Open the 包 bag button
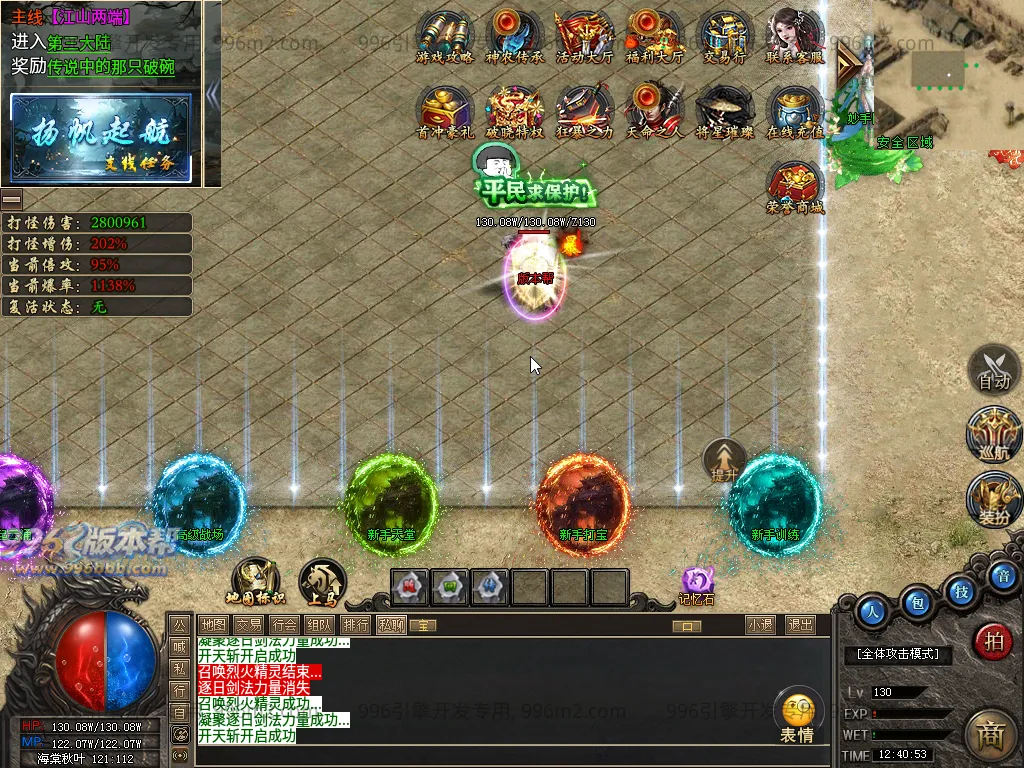Viewport: 1024px width, 768px height. point(916,602)
